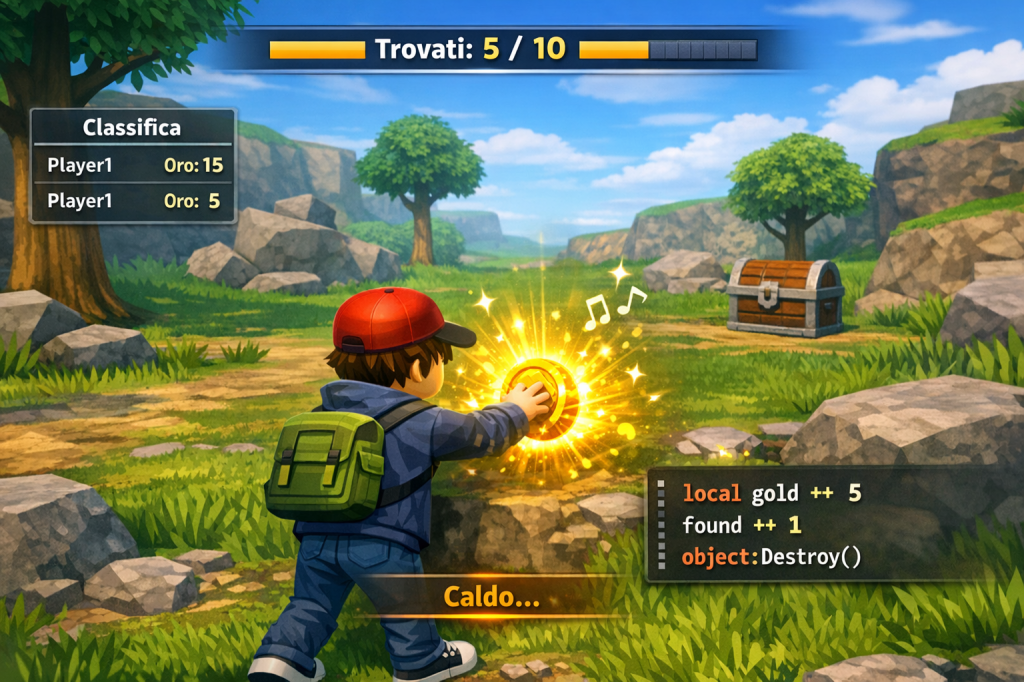Image resolution: width=1024 pixels, height=682 pixels.
Task: Choose the Player1 row with Oro: 15
Action: [133, 165]
